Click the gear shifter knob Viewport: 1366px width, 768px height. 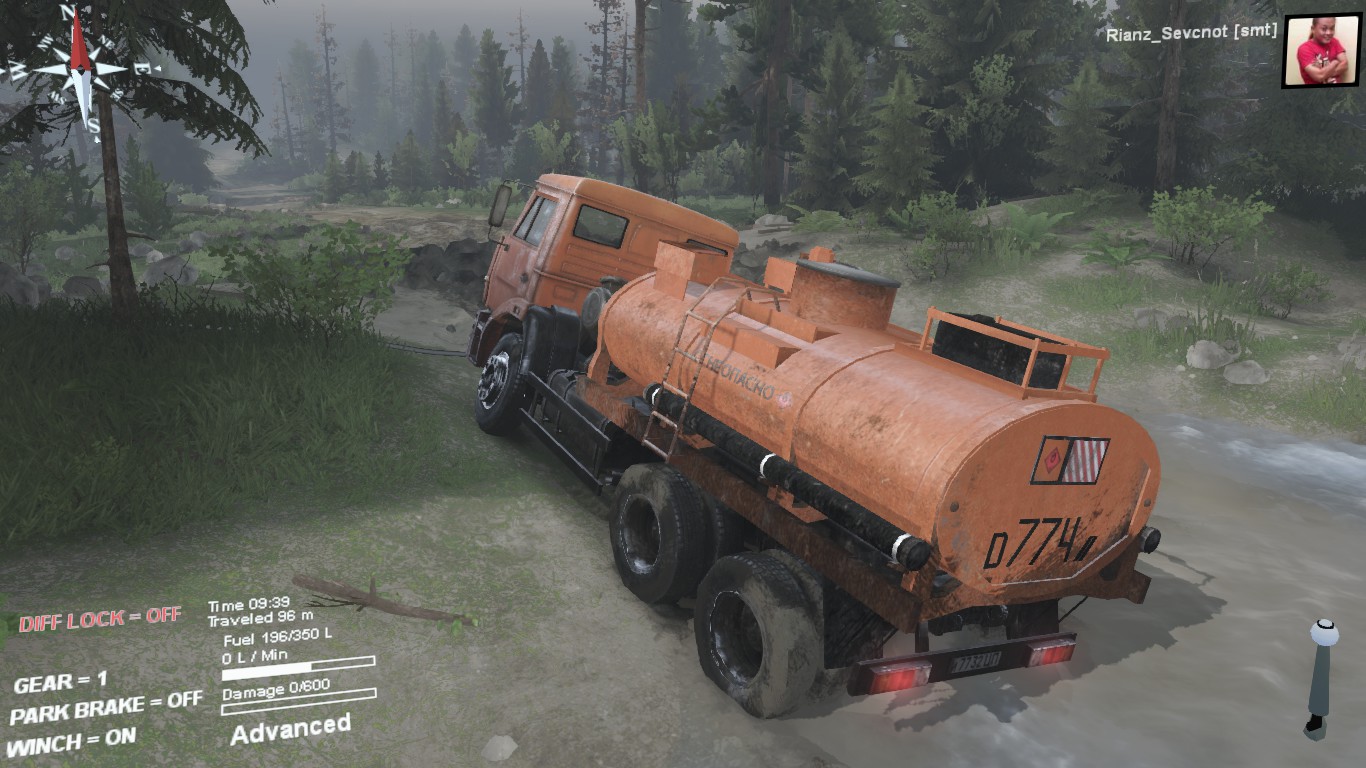click(1324, 634)
